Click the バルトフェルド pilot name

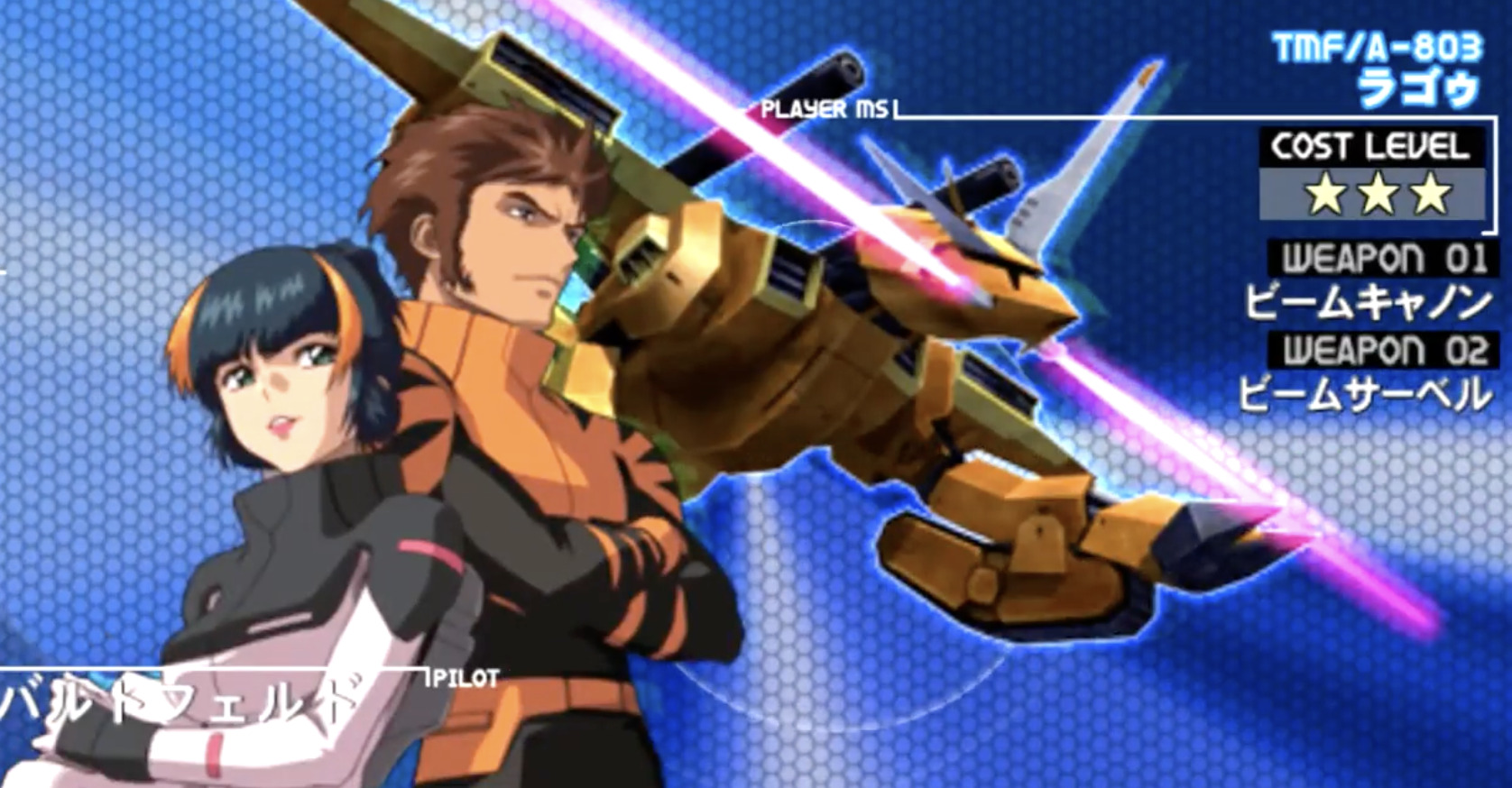click(171, 699)
